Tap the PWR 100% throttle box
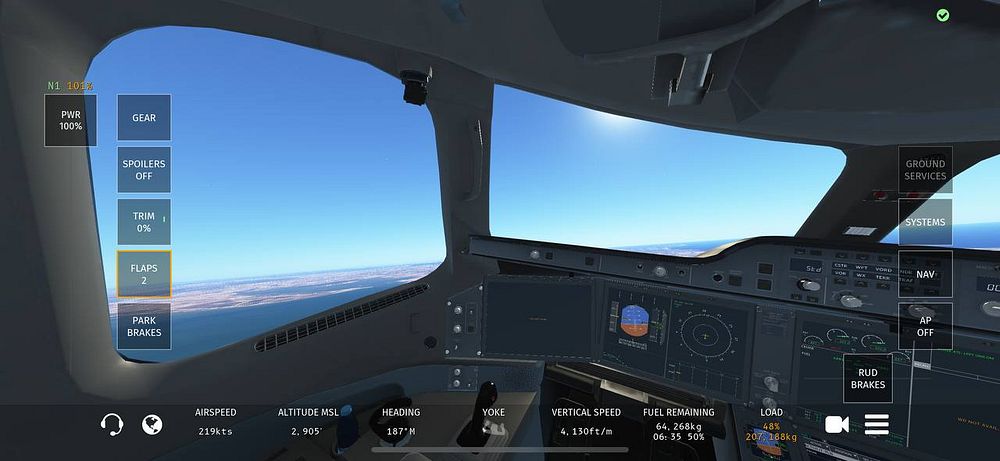The image size is (1000, 461). tap(70, 121)
